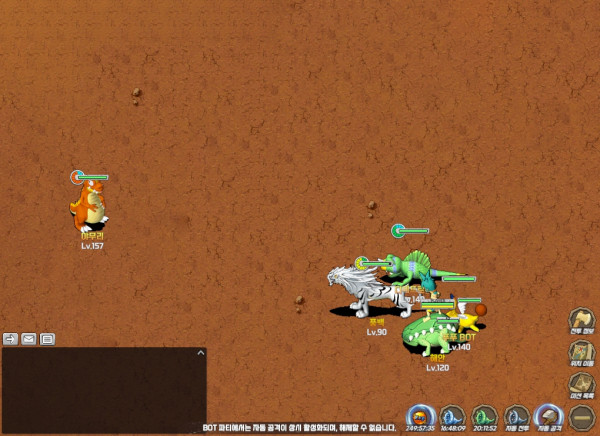
Task: Toggle auto attack hammer button
Action: tap(549, 414)
